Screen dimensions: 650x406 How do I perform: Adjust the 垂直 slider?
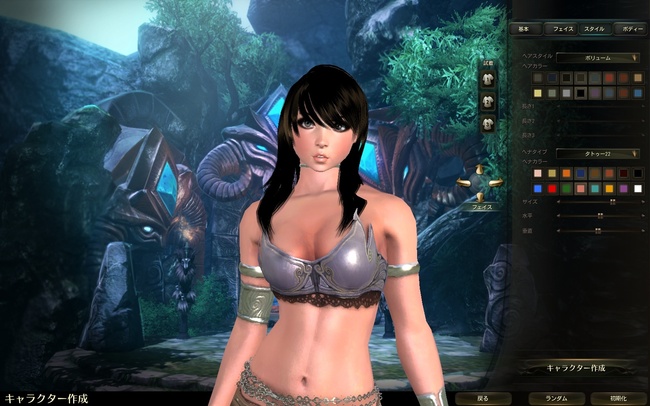click(x=598, y=230)
